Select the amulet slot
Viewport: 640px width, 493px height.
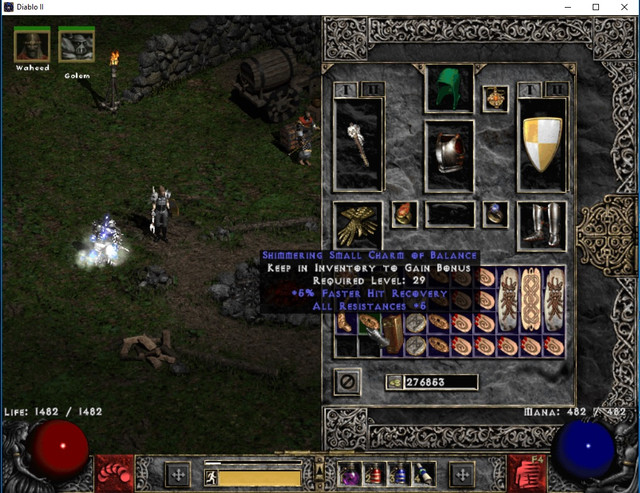[494, 98]
